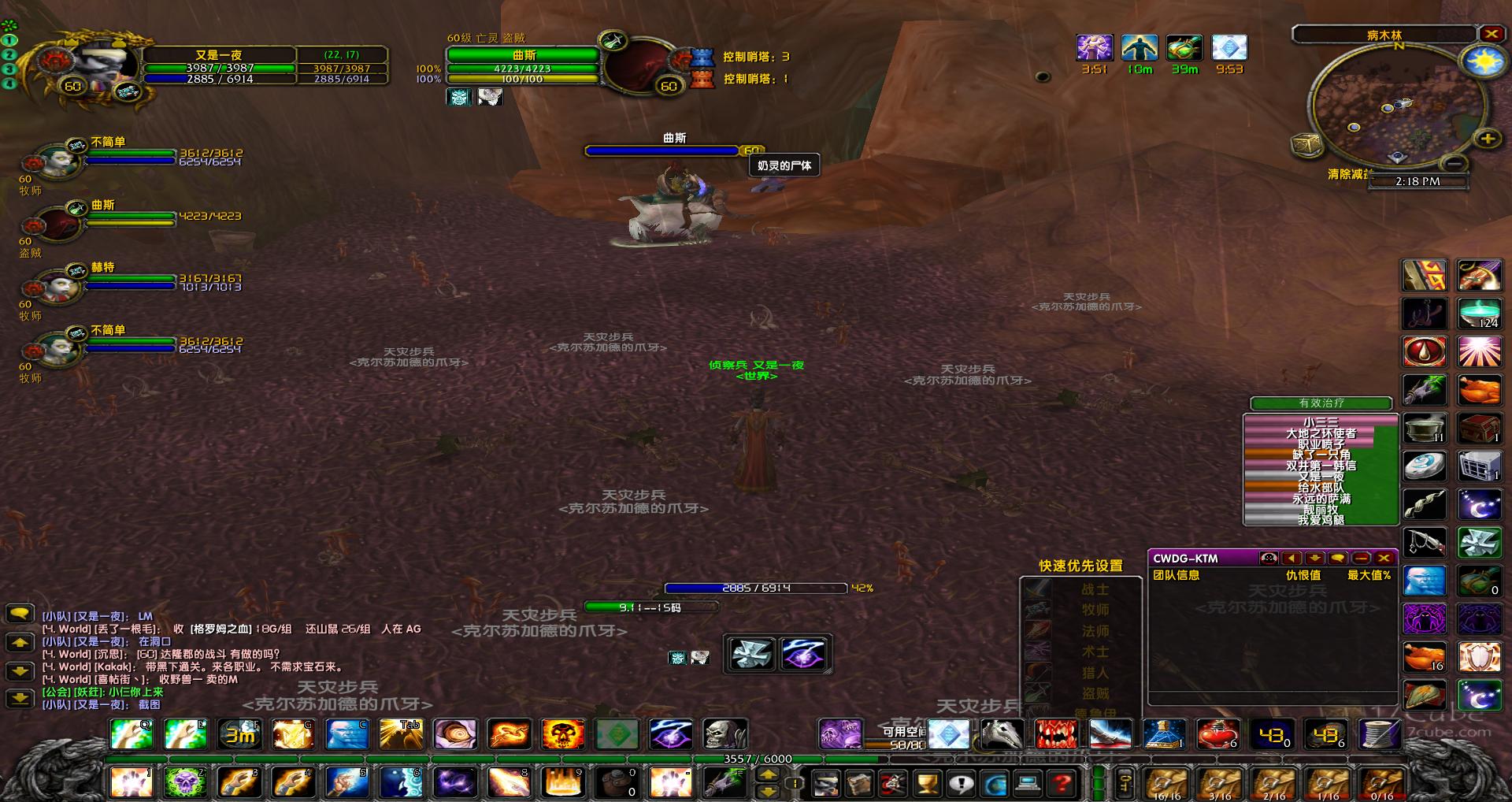Open the keyring next to the bags
This screenshot has height=802, width=1512.
[x=1125, y=783]
